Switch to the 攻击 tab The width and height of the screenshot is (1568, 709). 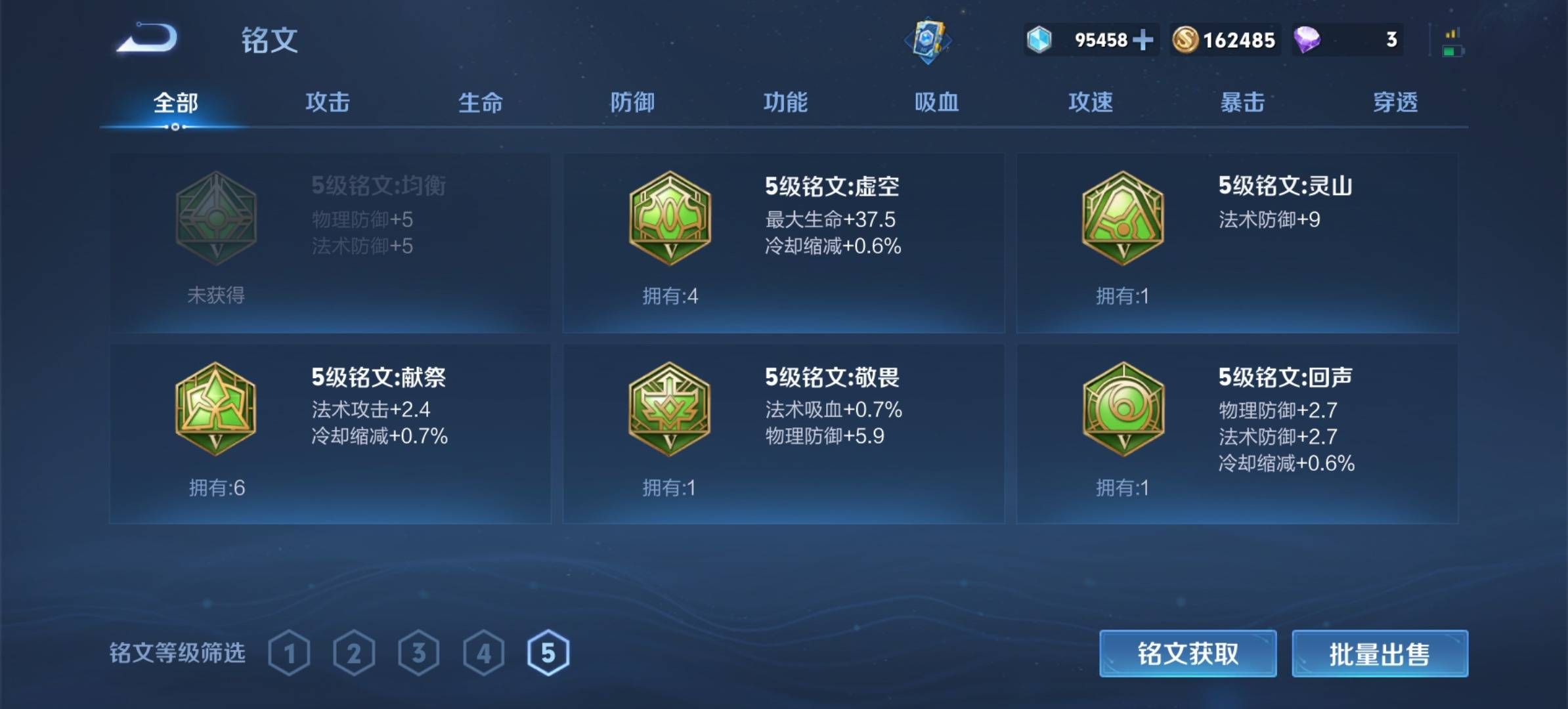pos(328,102)
